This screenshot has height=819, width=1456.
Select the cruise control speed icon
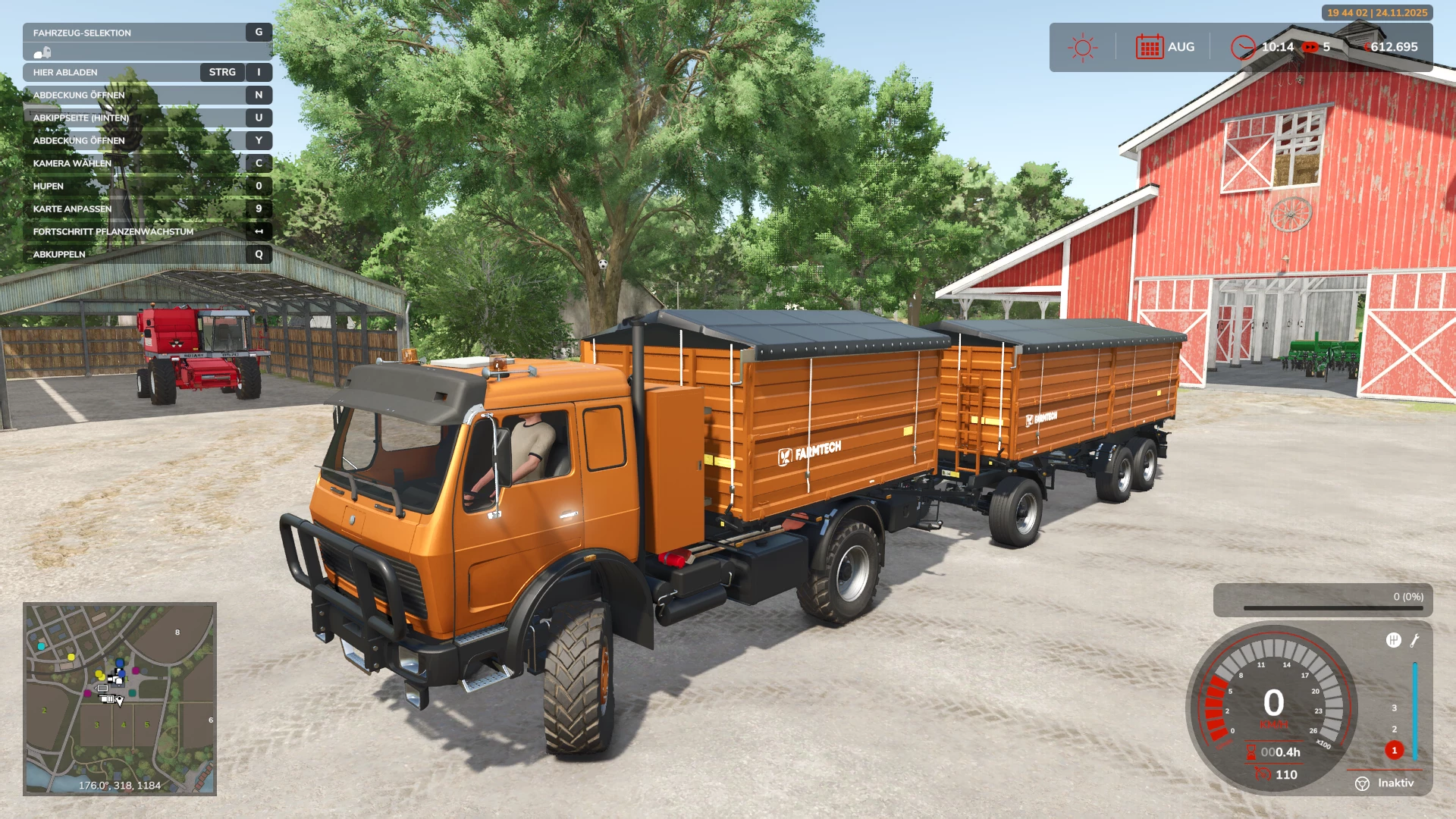coord(1263,773)
